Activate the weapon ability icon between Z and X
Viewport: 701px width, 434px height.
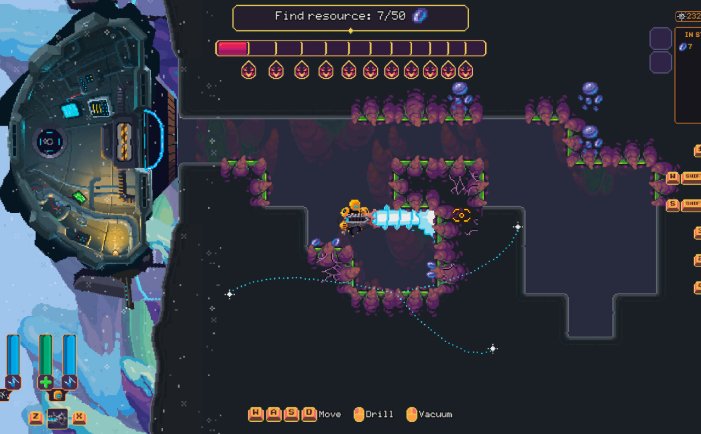(x=57, y=417)
